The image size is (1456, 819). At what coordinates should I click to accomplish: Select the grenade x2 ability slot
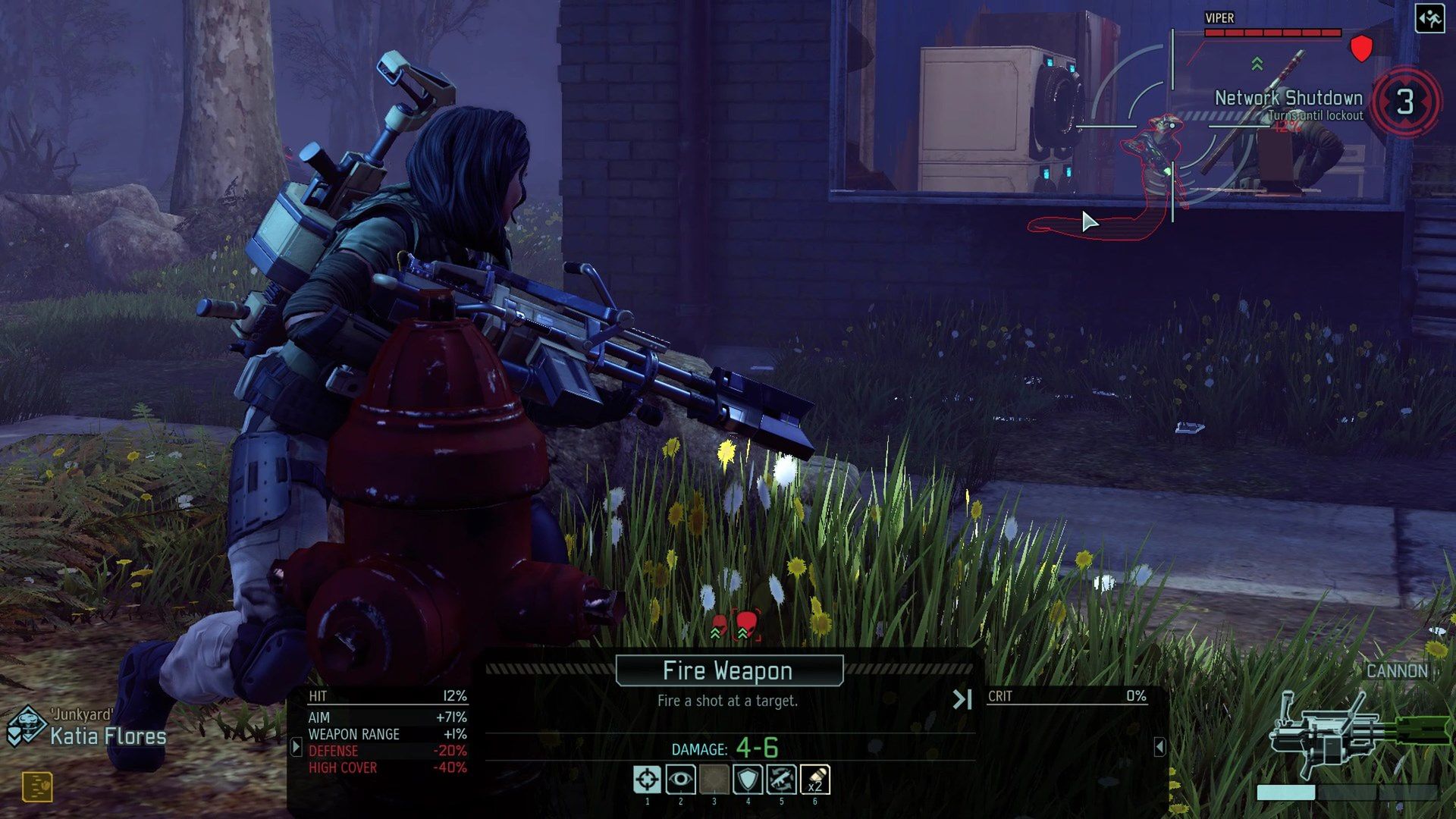coord(814,780)
